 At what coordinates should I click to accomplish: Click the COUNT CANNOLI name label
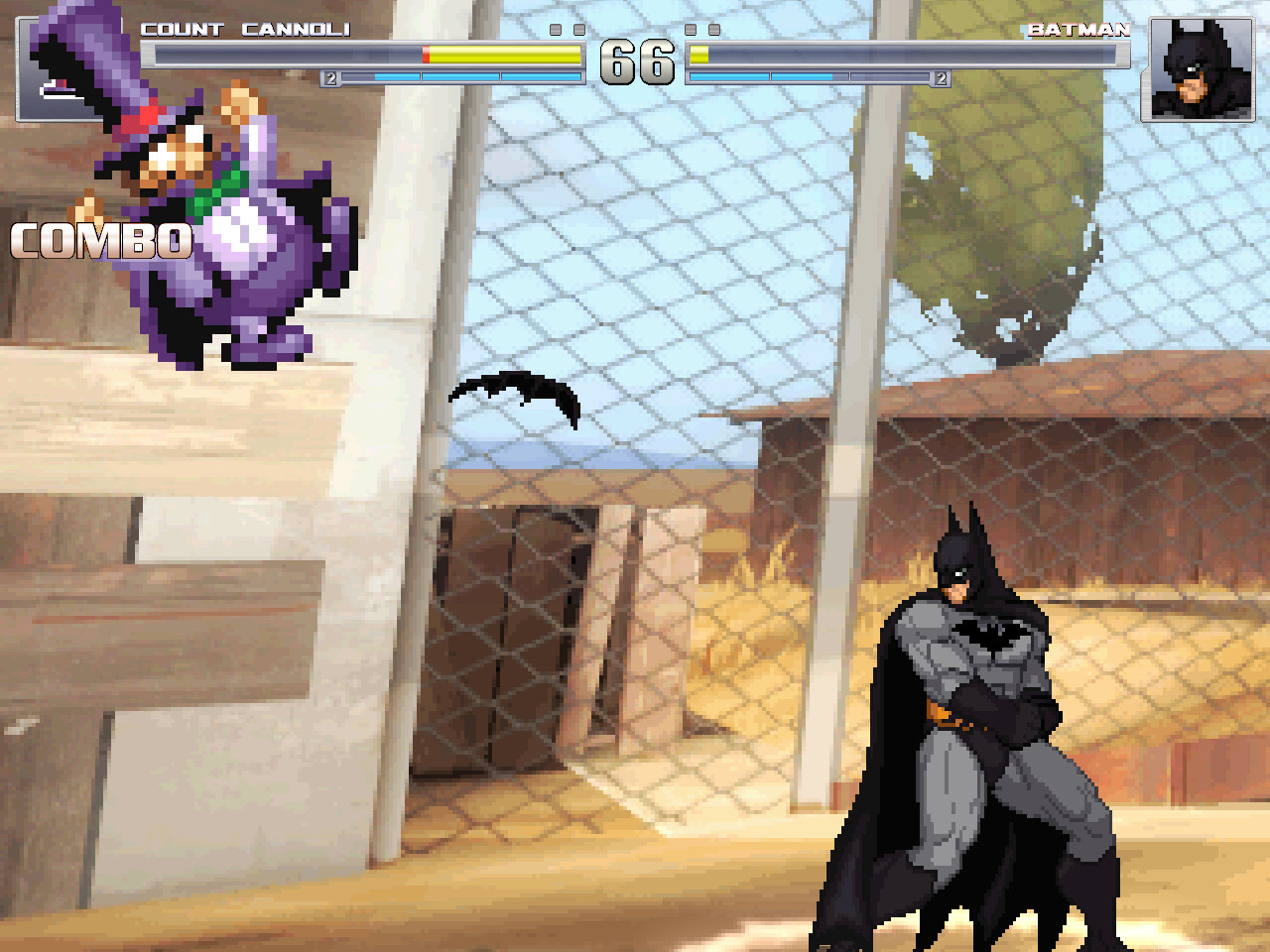[x=247, y=29]
